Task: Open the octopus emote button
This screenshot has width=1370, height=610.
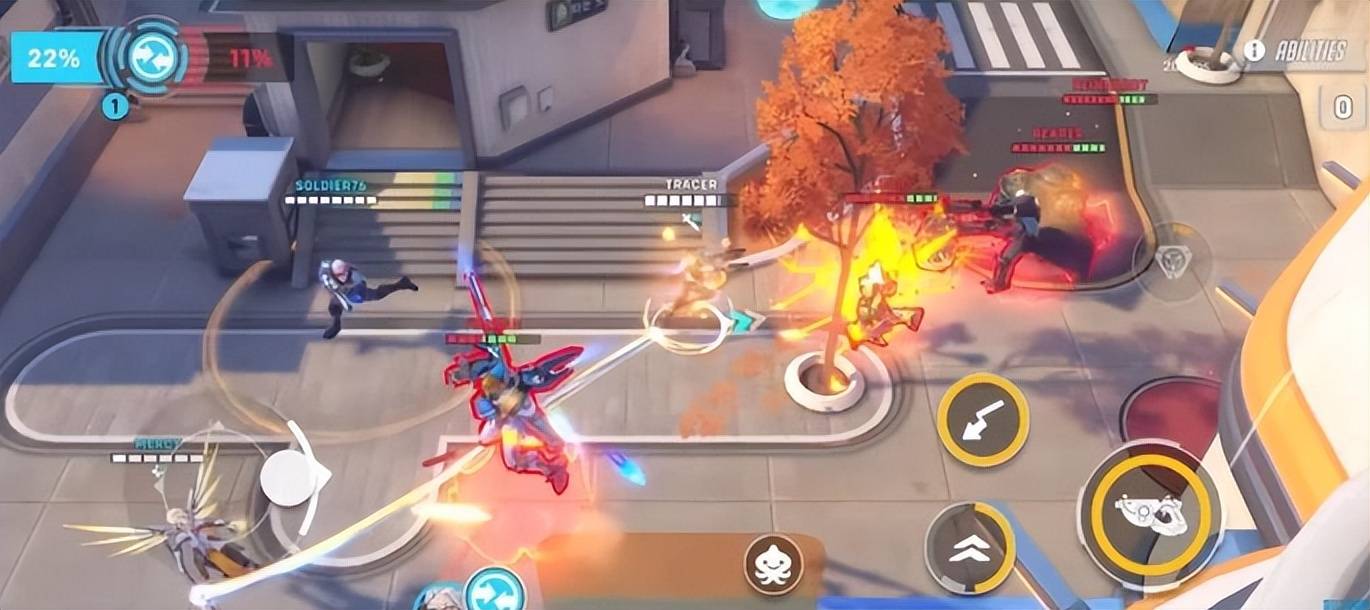Action: tap(773, 565)
